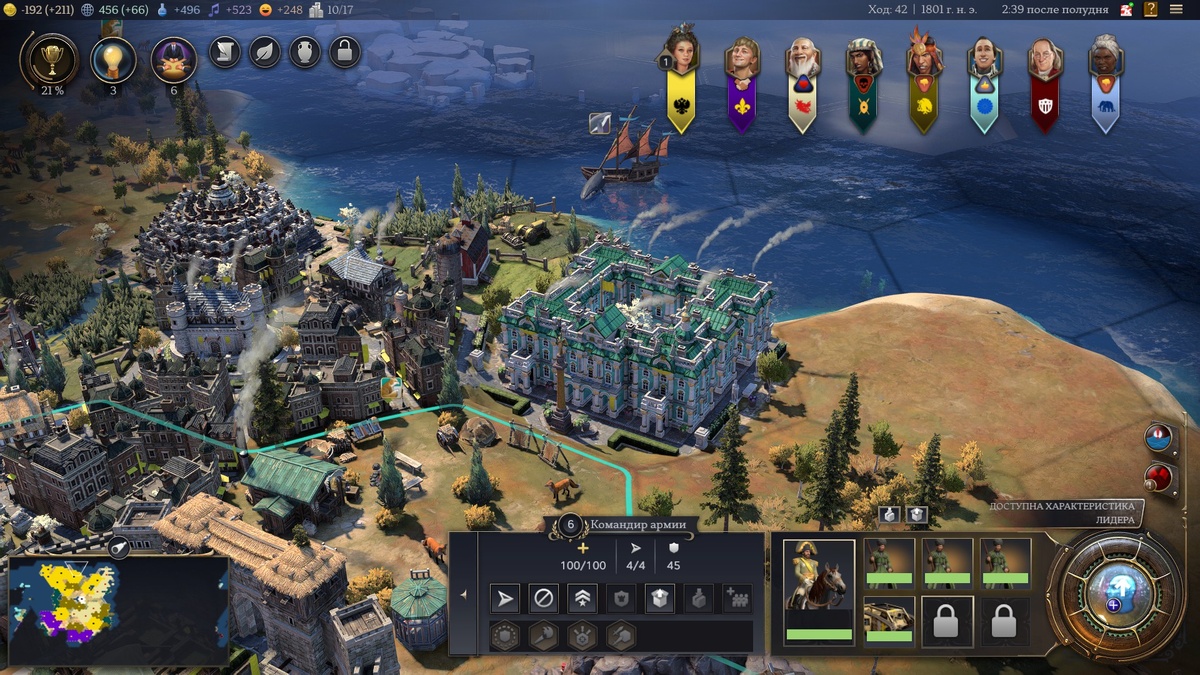Open the technology tree lightbulb icon
Viewport: 1200px width, 675px height.
click(113, 58)
